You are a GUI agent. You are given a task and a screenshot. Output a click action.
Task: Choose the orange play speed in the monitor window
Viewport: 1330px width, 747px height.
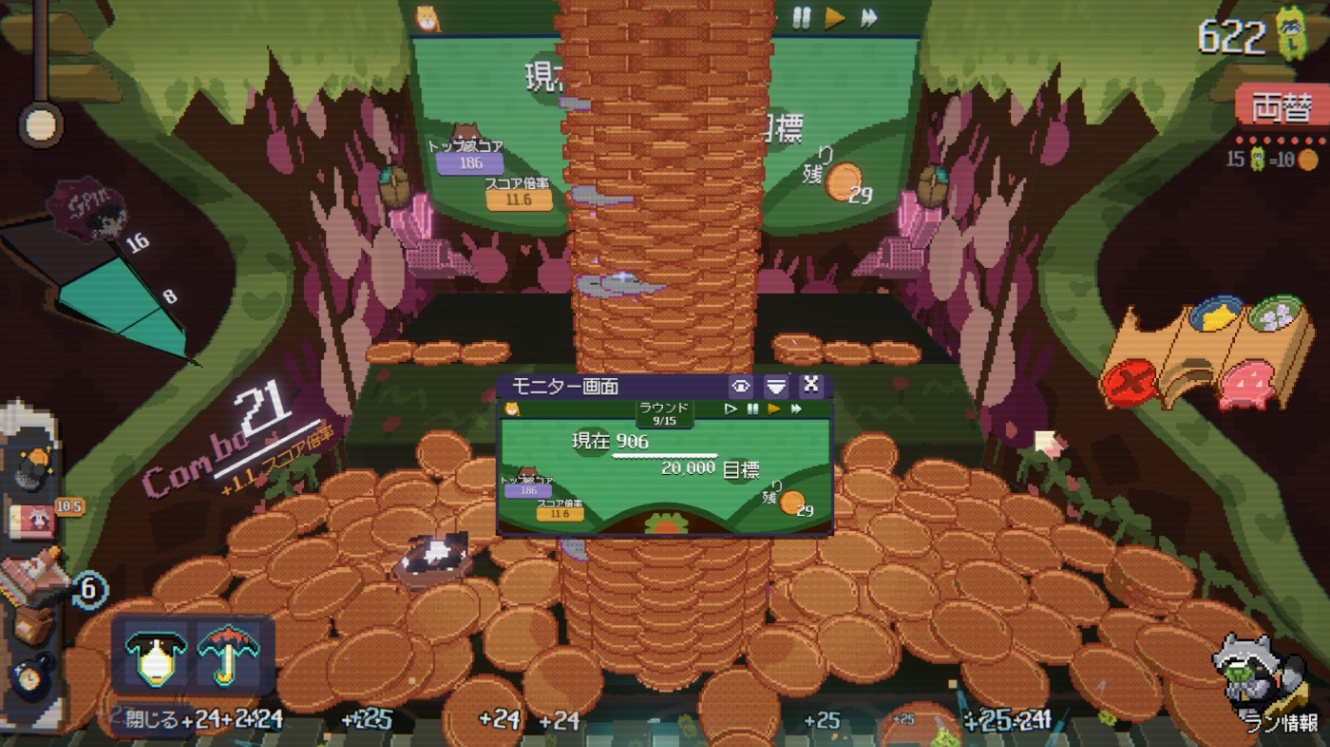(x=774, y=409)
